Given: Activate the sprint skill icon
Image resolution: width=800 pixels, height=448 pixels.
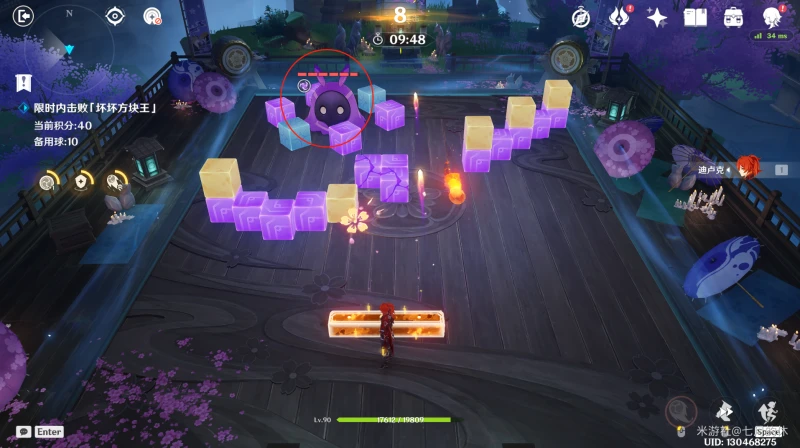Looking at the screenshot, I should click(x=727, y=409).
